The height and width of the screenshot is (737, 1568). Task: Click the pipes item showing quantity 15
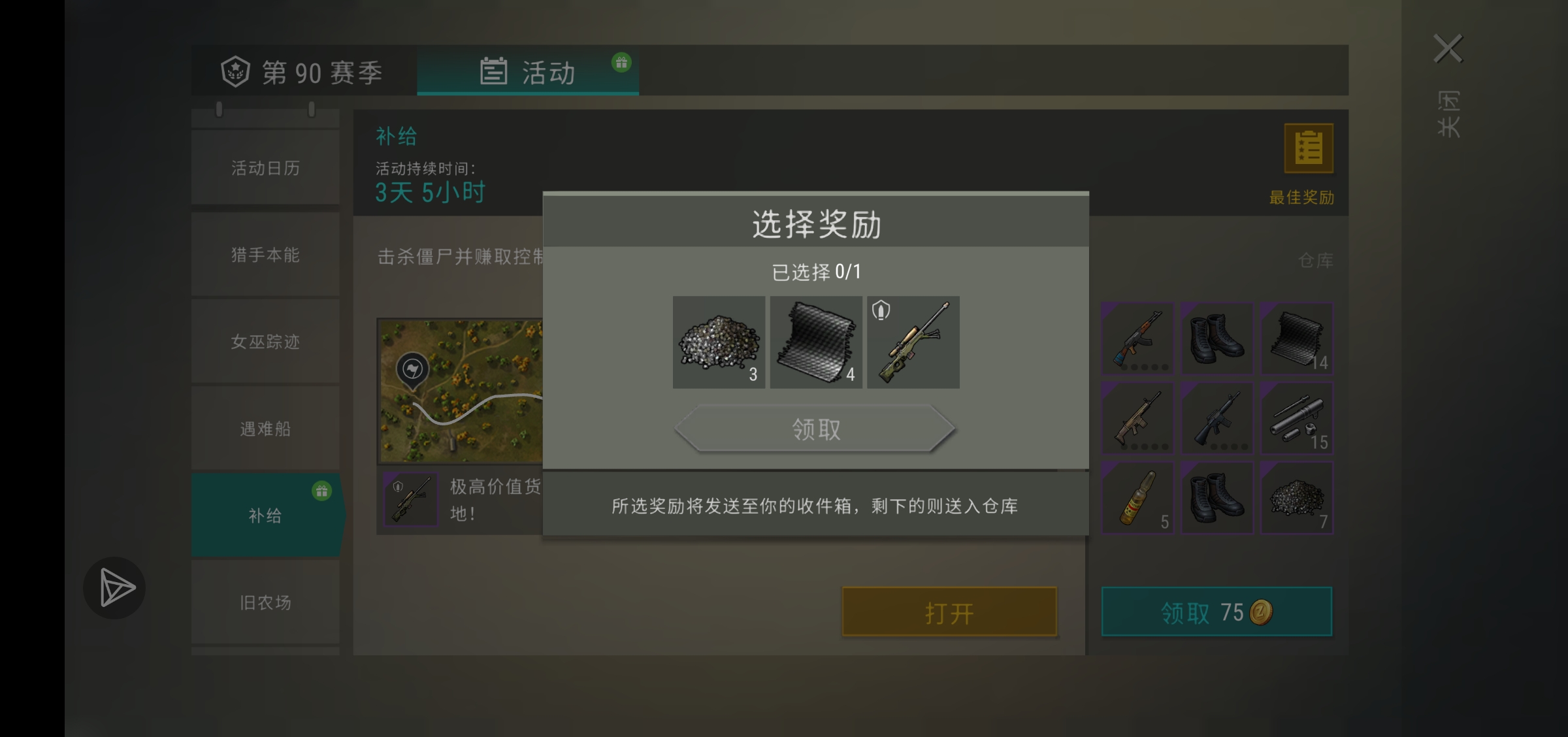[x=1298, y=418]
